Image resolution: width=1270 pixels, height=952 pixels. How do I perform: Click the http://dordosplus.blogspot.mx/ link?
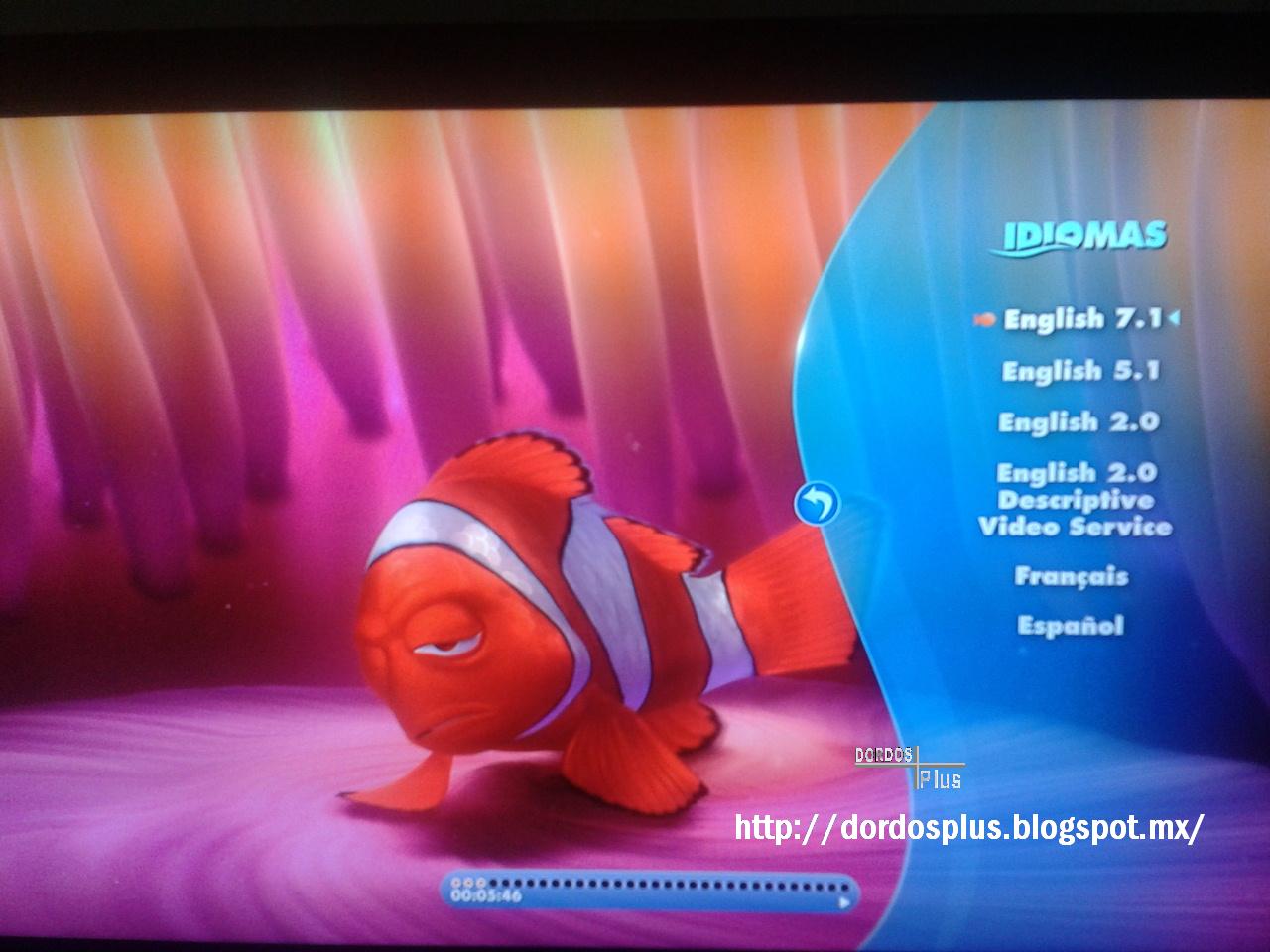point(969,825)
